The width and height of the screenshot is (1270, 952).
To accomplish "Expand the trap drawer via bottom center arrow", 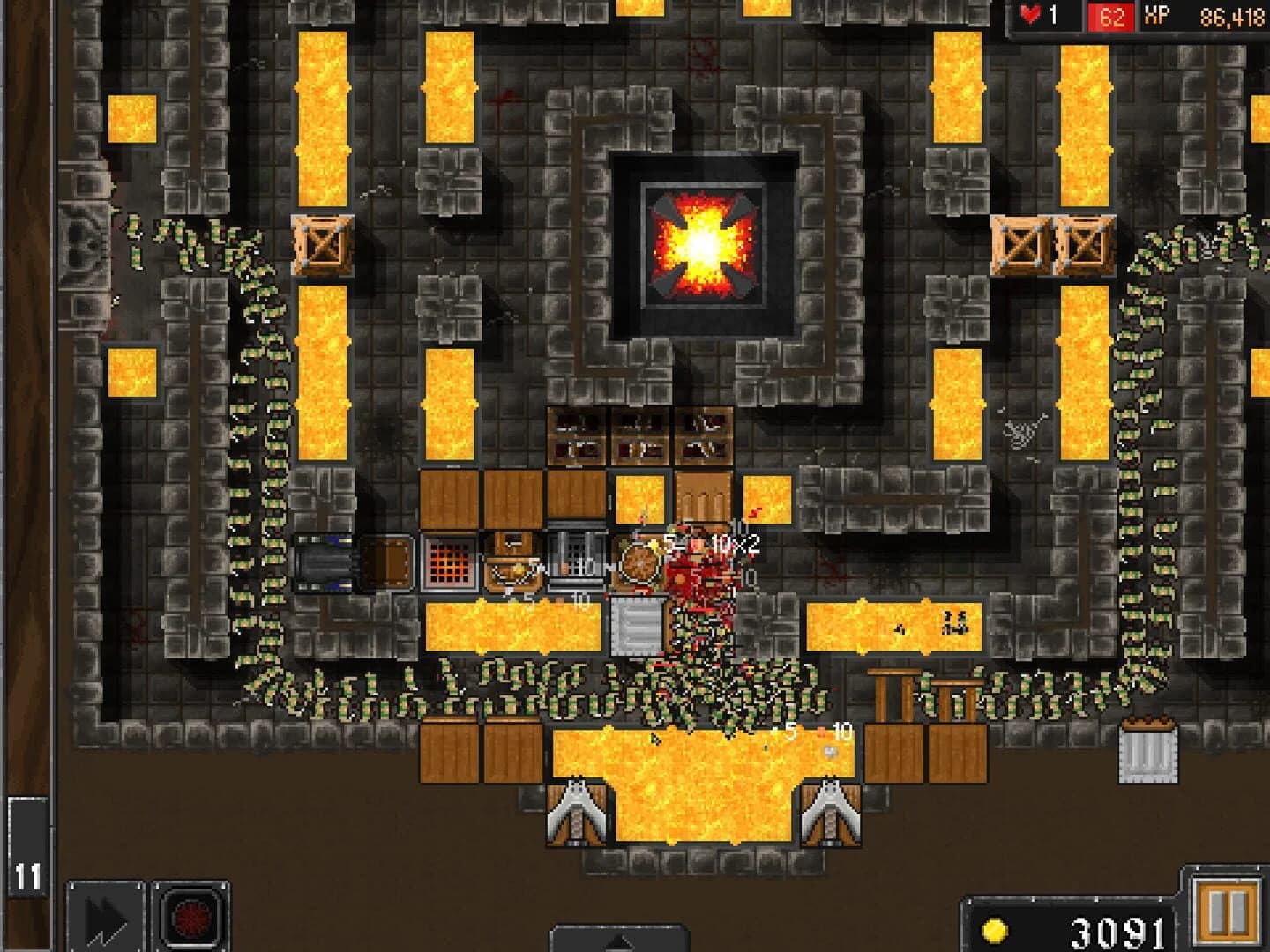I will [617, 941].
